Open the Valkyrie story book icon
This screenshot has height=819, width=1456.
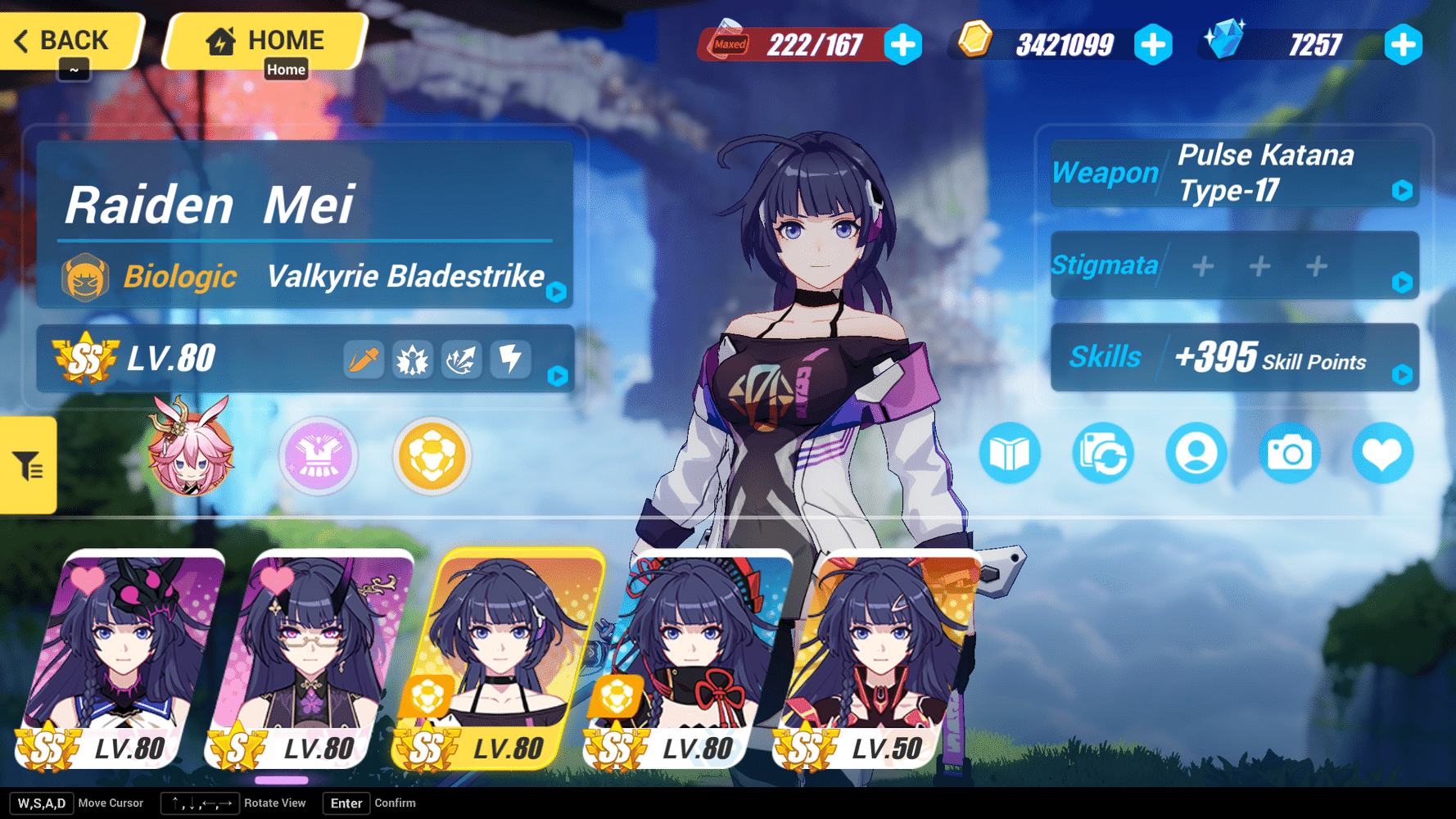[1010, 453]
